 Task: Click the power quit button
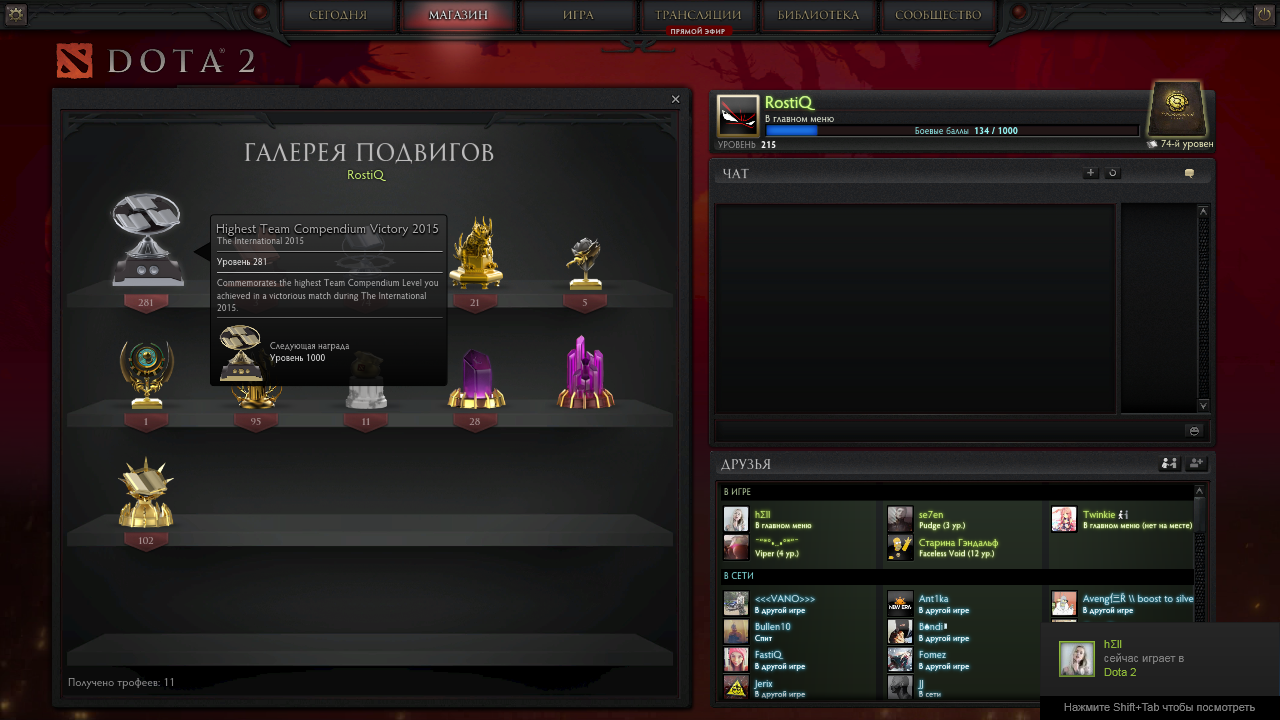[x=1263, y=15]
